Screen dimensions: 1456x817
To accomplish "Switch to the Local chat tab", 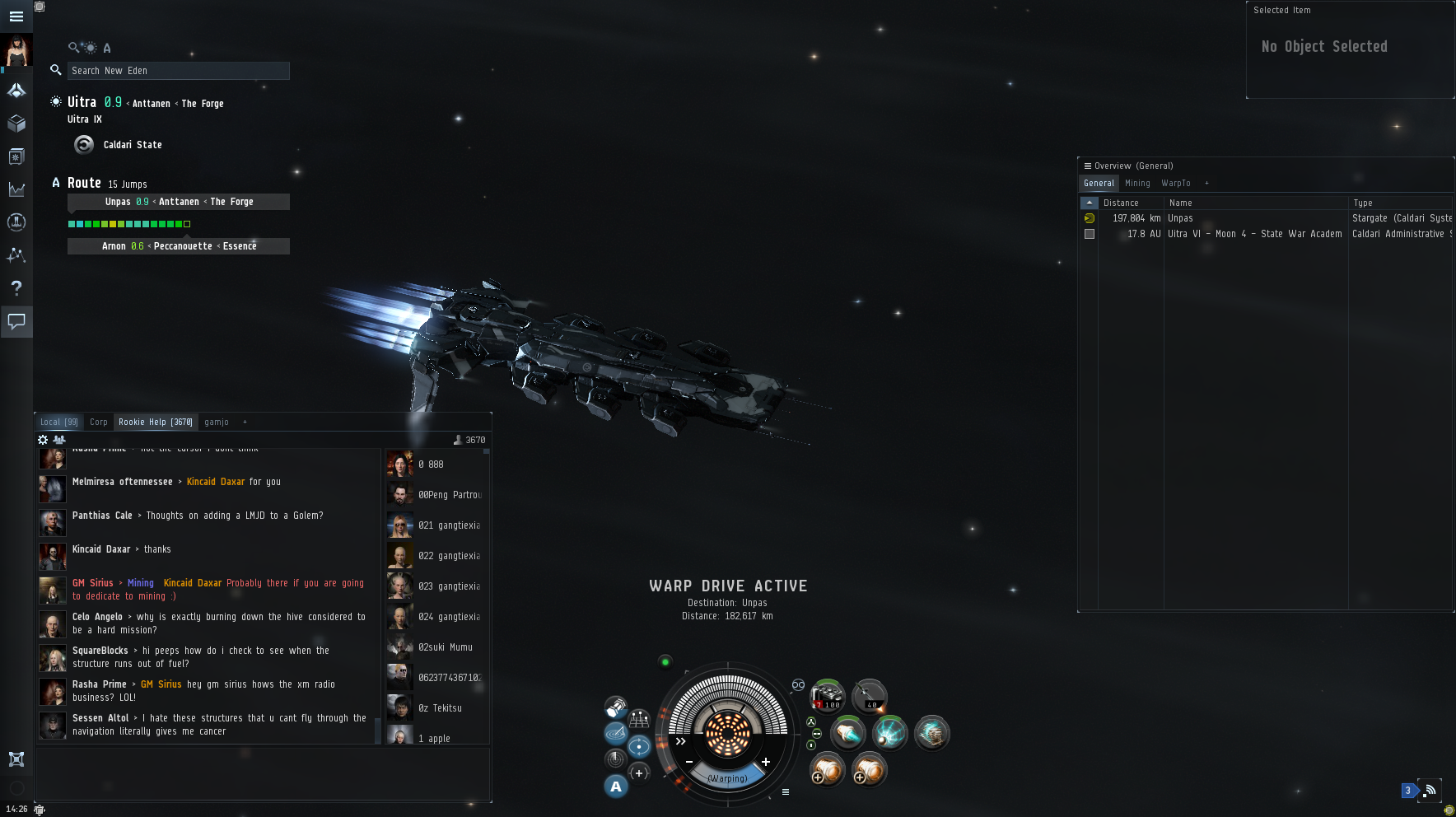I will pos(58,423).
